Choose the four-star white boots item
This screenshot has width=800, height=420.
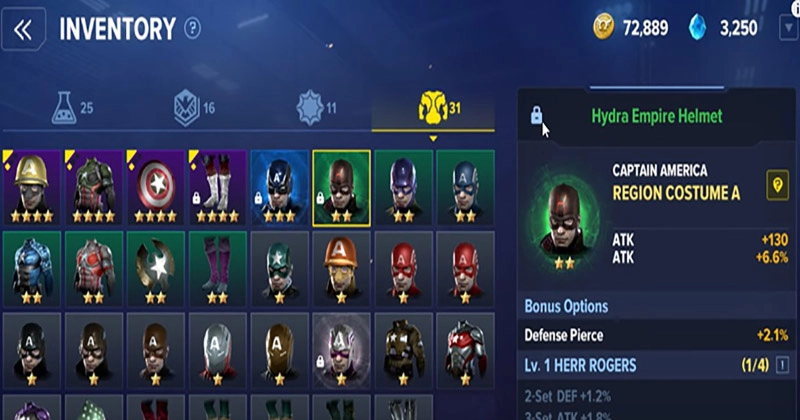tap(218, 187)
